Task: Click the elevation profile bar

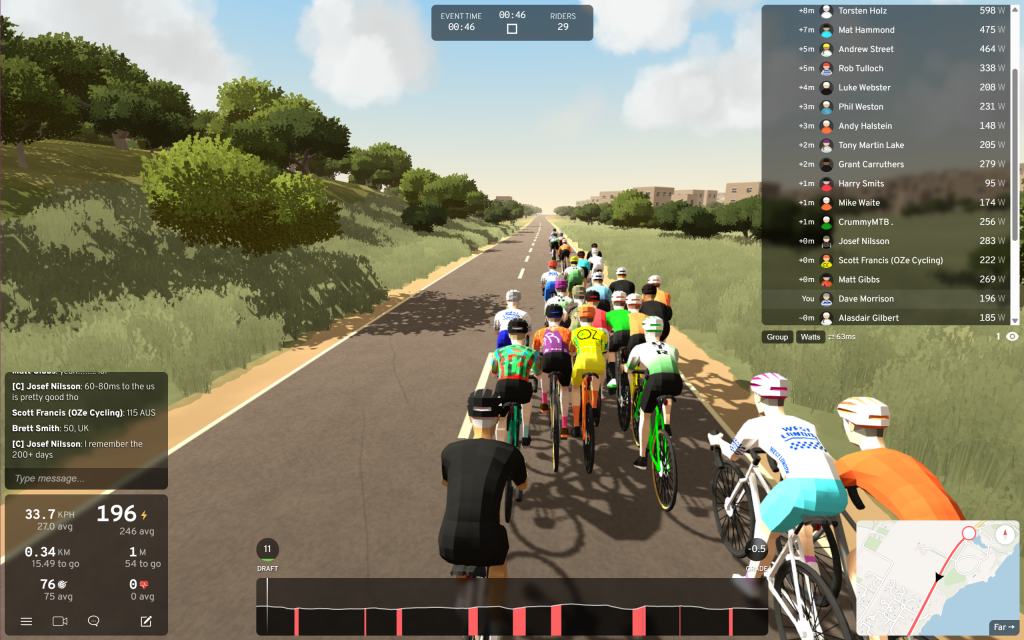Action: point(510,606)
